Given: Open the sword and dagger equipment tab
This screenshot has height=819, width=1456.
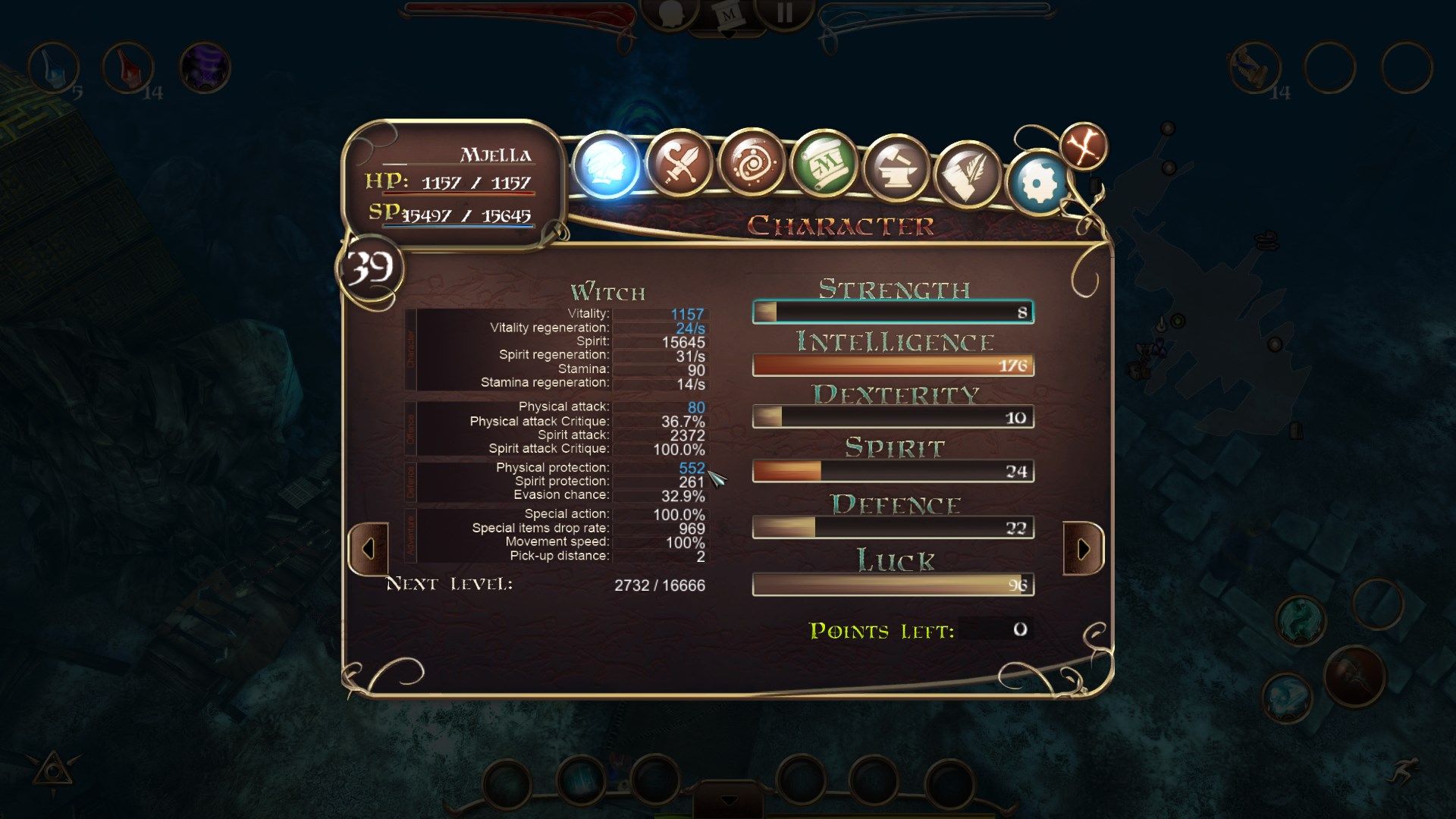Looking at the screenshot, I should [679, 163].
